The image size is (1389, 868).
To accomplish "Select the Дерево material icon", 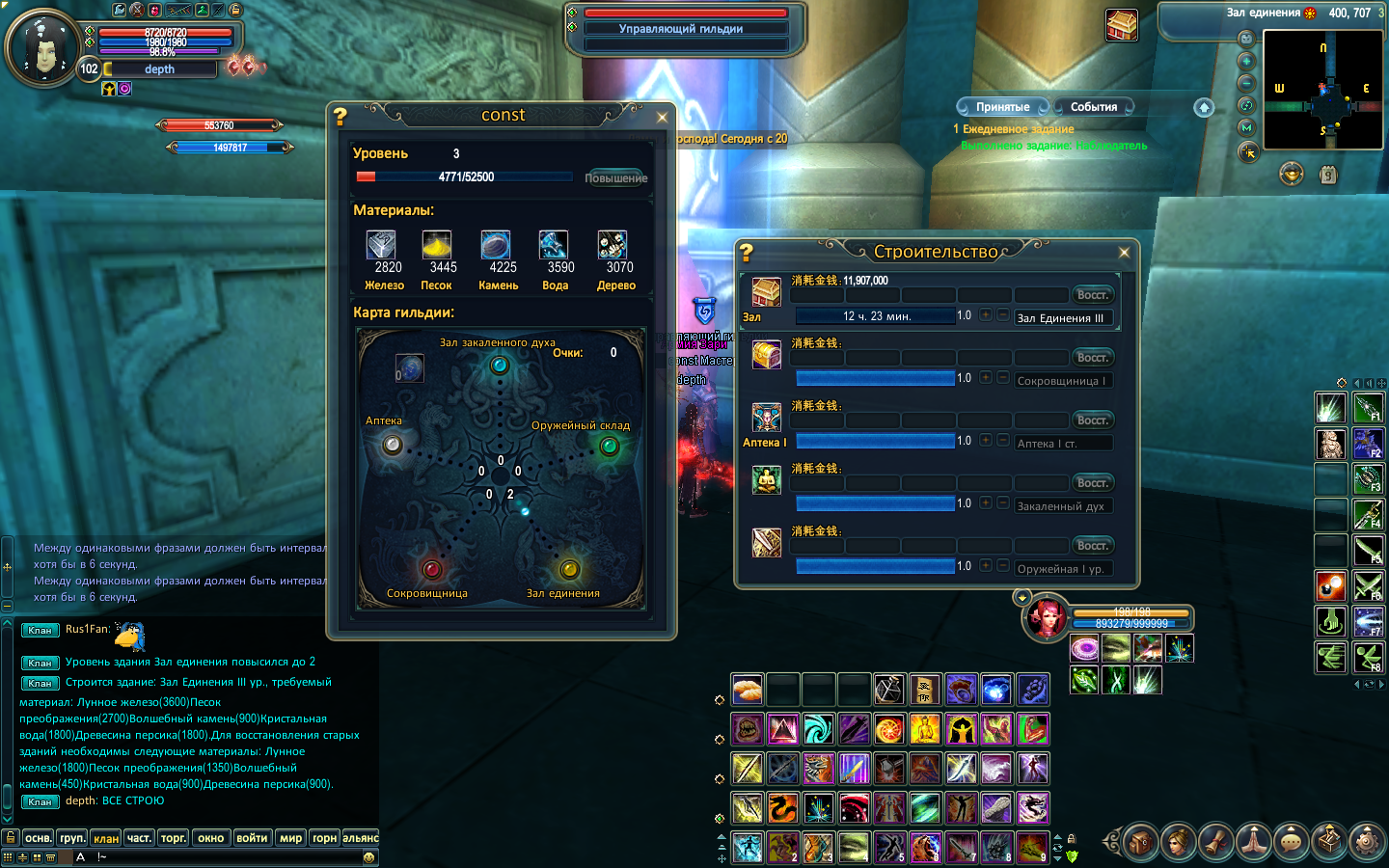I will coord(613,245).
